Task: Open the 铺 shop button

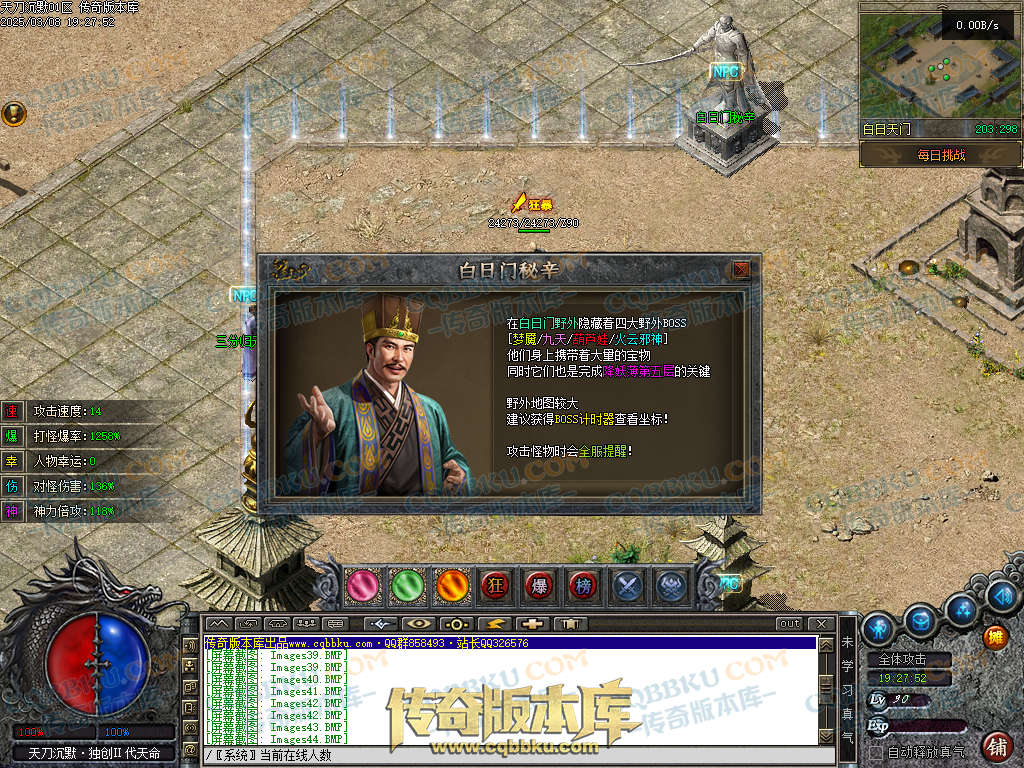Action: (996, 745)
